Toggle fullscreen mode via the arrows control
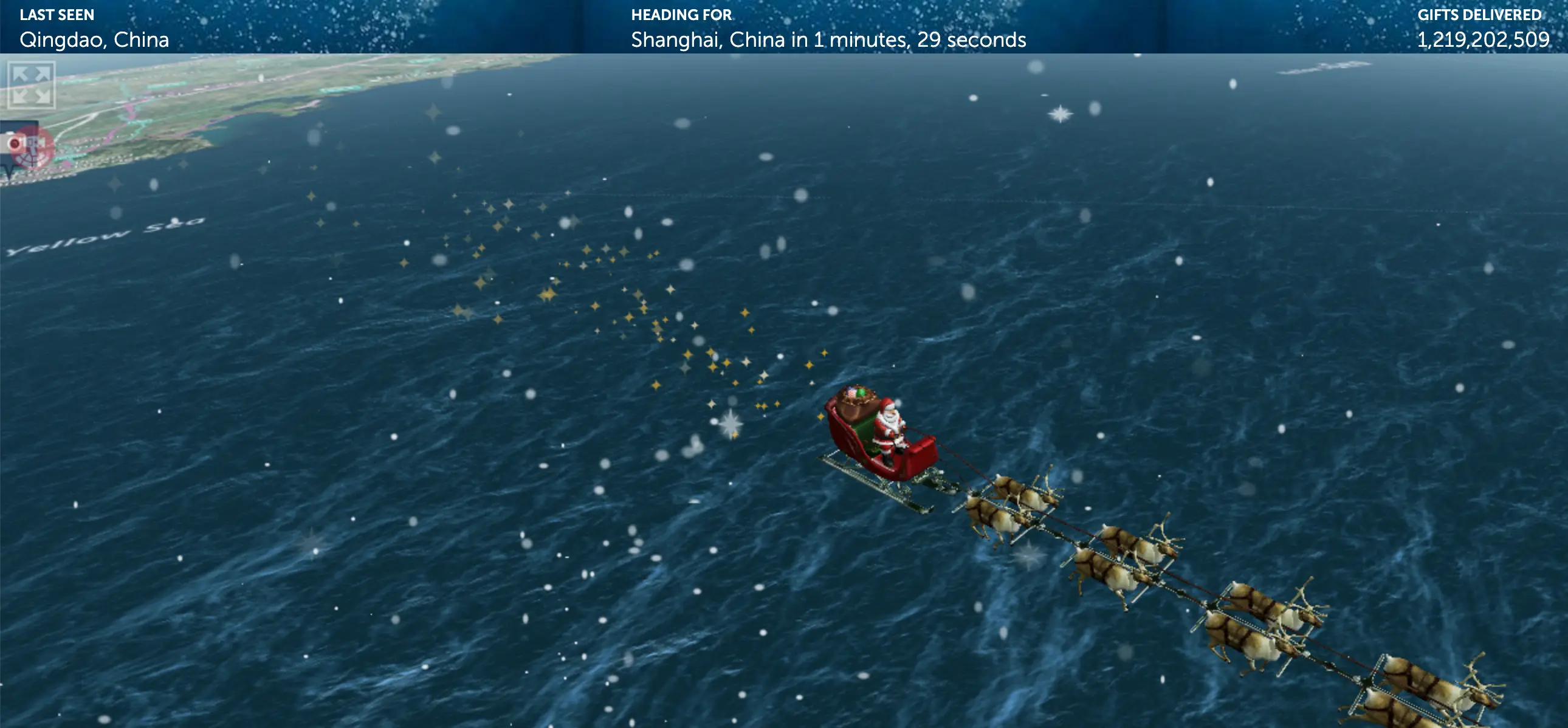This screenshot has width=1568, height=728. tap(32, 85)
